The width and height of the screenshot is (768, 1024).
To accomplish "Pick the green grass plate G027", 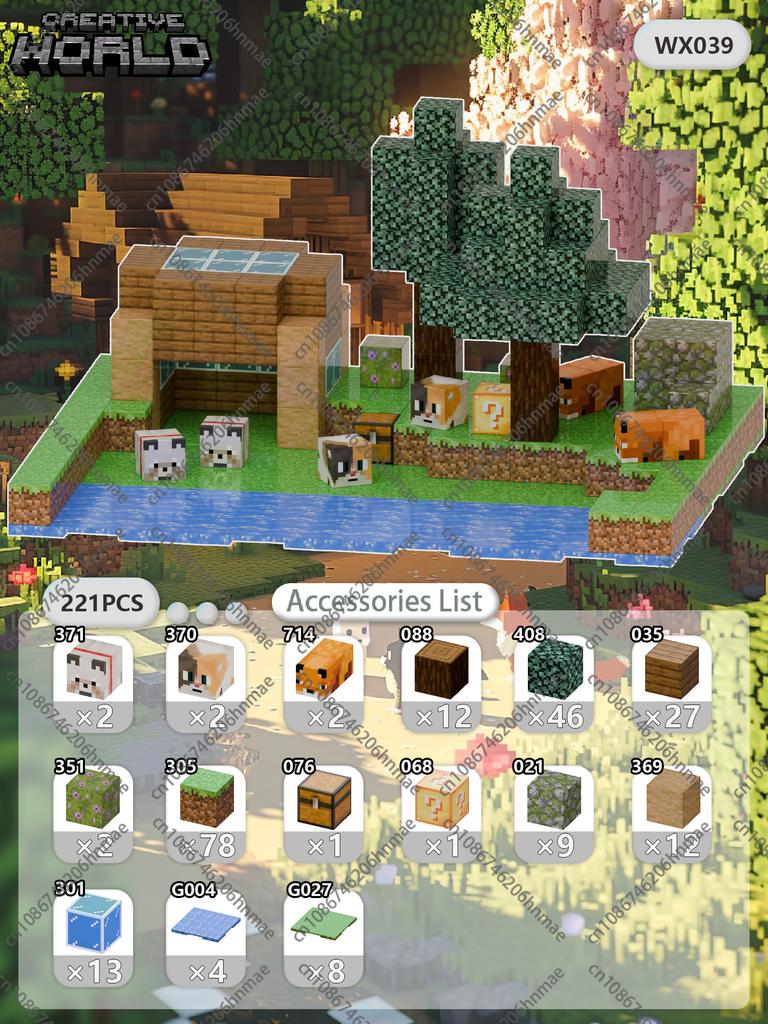I will tap(324, 937).
